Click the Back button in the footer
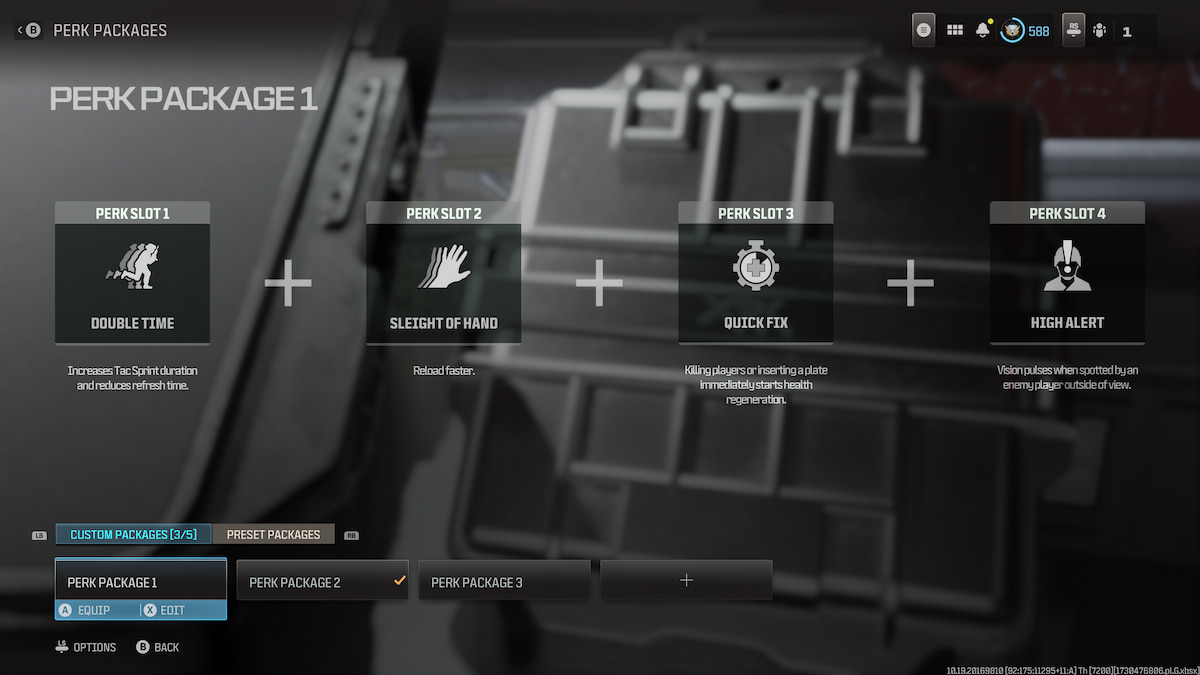 (158, 647)
